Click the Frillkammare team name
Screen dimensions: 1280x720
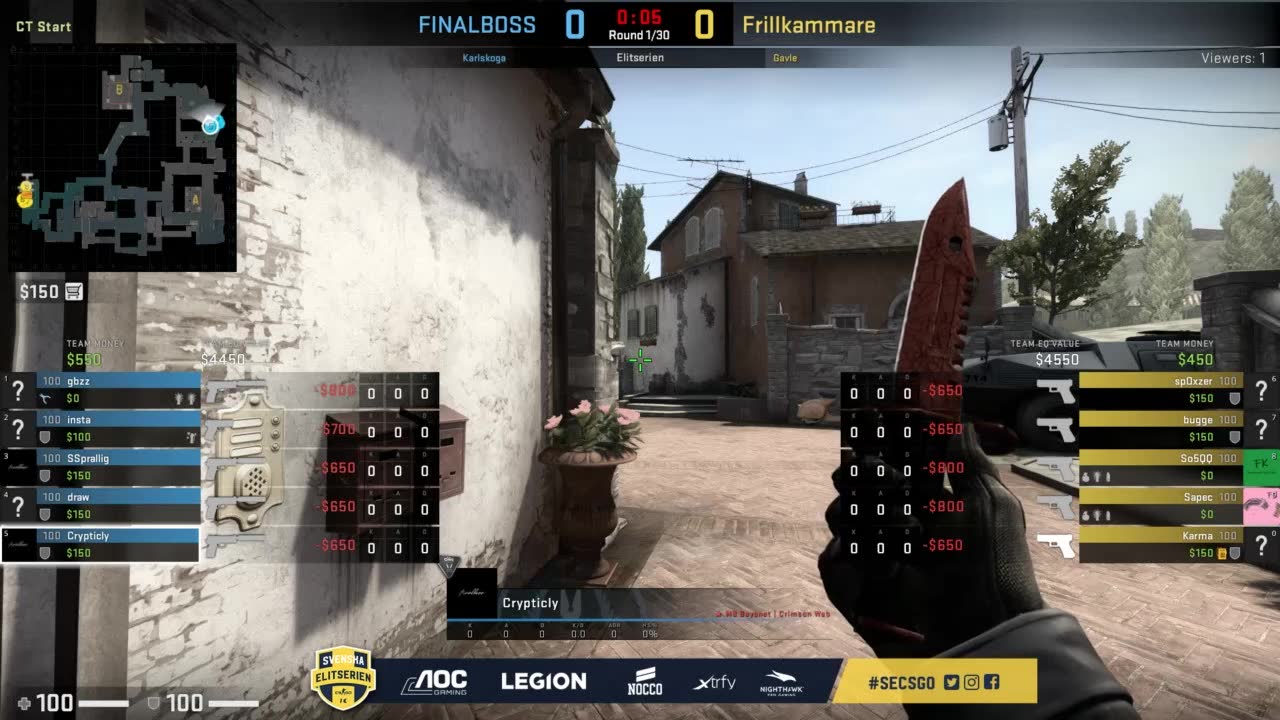tap(809, 25)
